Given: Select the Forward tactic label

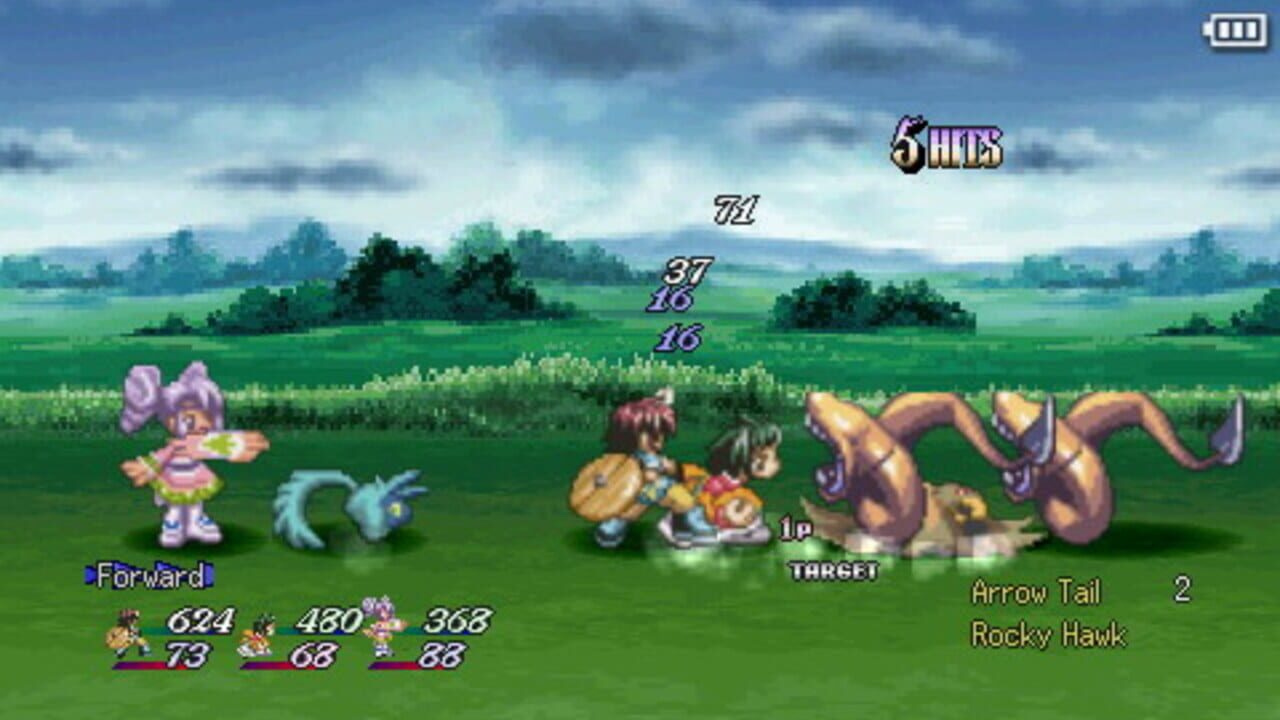Looking at the screenshot, I should click(x=150, y=576).
